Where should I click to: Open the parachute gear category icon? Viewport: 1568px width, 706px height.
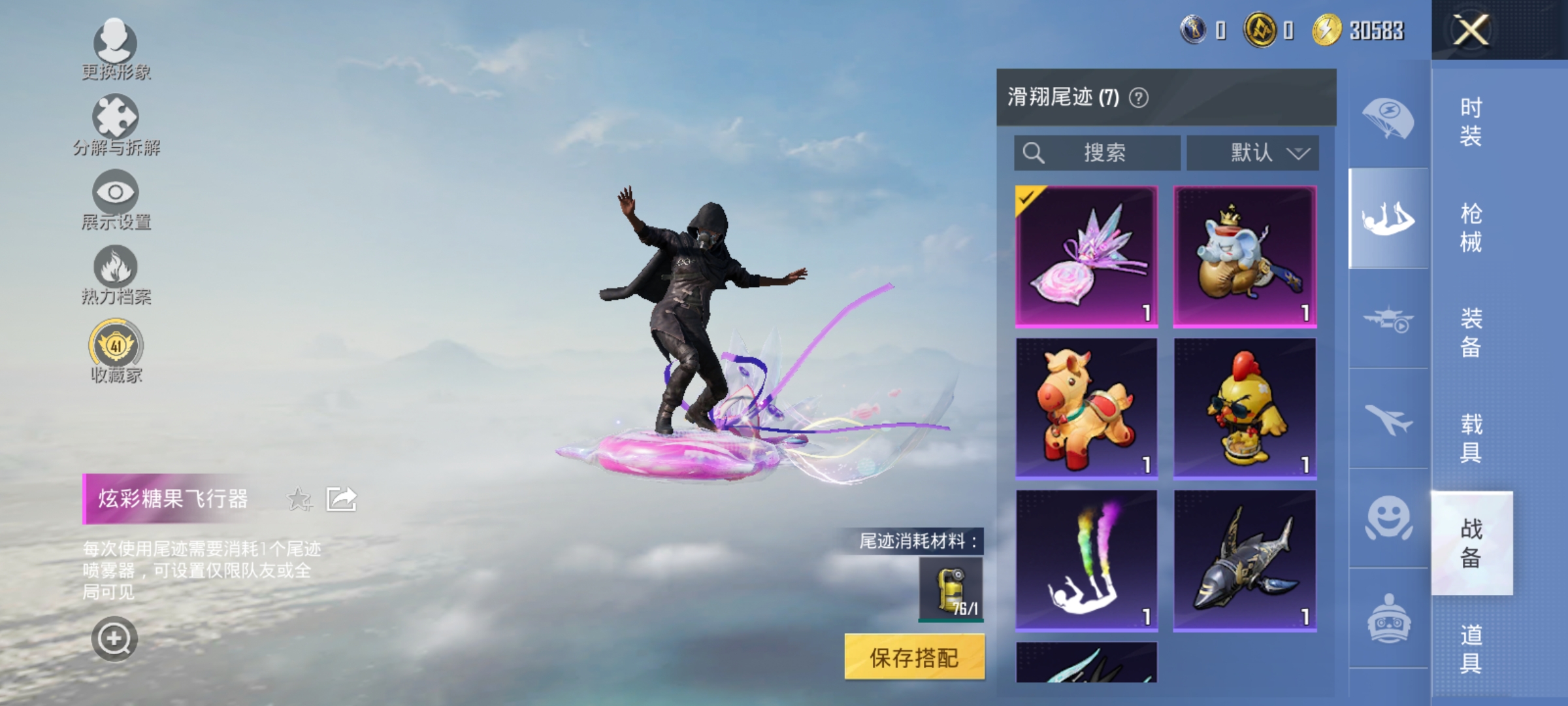[1390, 118]
